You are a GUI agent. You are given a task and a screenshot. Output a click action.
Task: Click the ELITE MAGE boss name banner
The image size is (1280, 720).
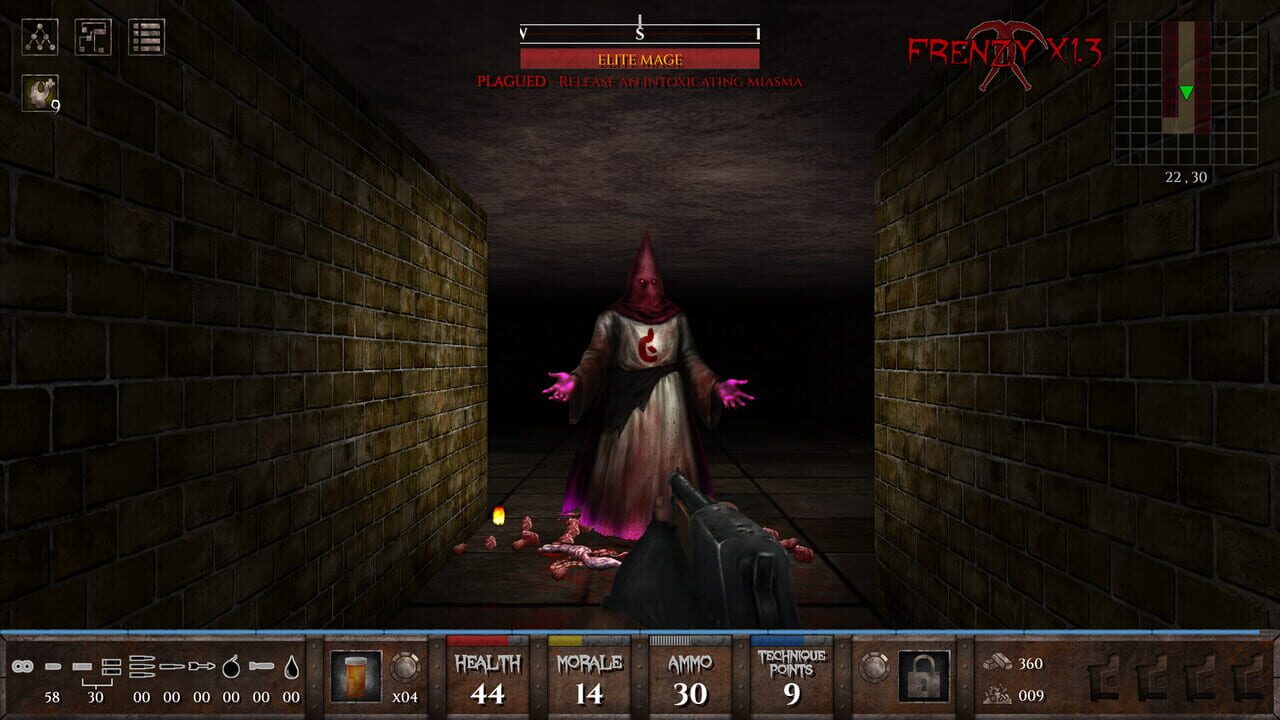(x=638, y=60)
